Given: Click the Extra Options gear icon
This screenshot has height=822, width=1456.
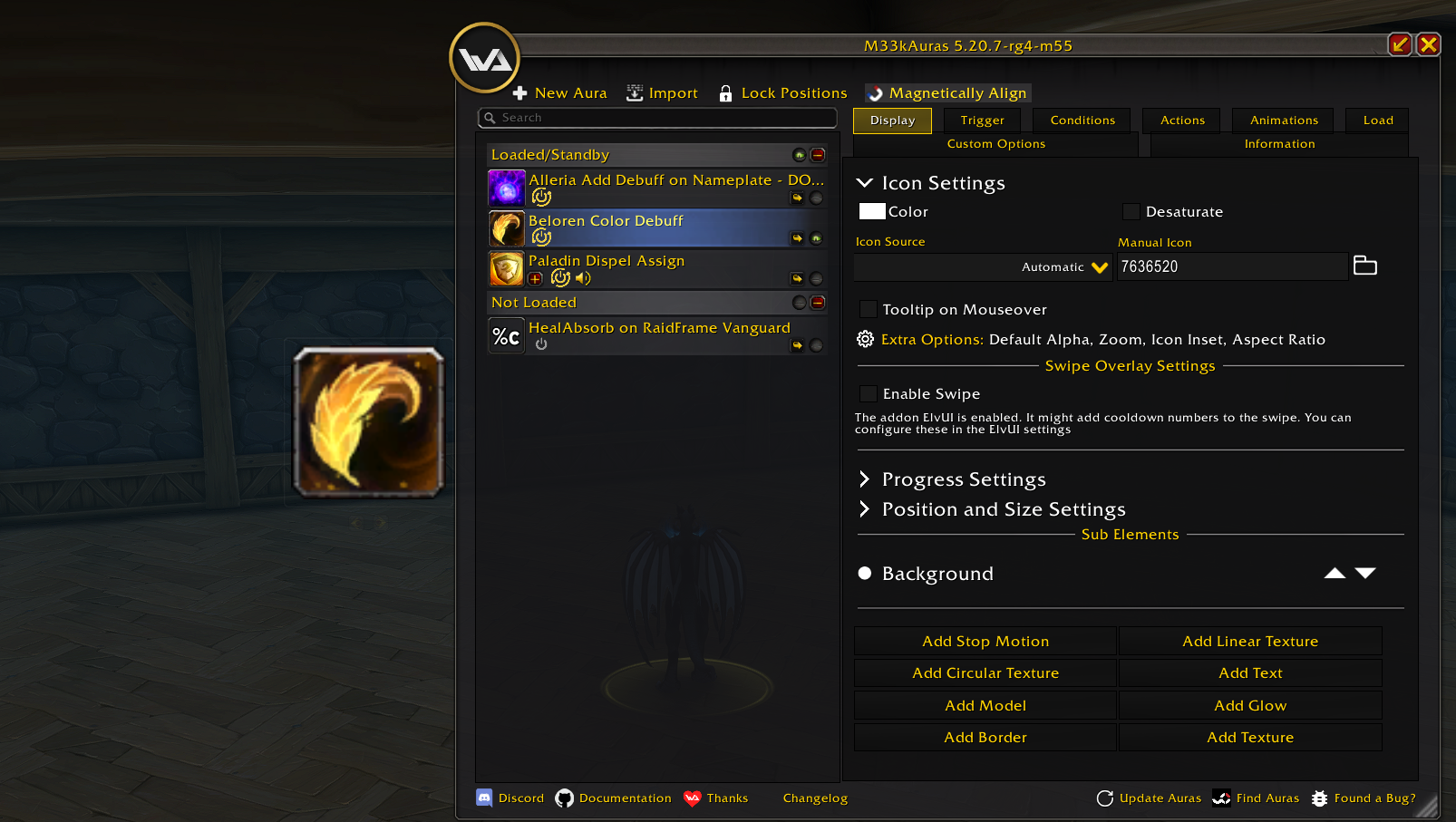Looking at the screenshot, I should coord(864,339).
